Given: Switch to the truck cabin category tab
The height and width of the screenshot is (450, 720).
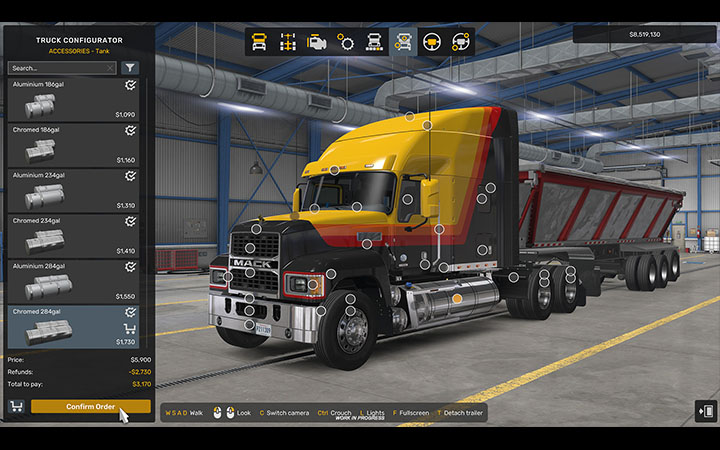Looking at the screenshot, I should 260,42.
